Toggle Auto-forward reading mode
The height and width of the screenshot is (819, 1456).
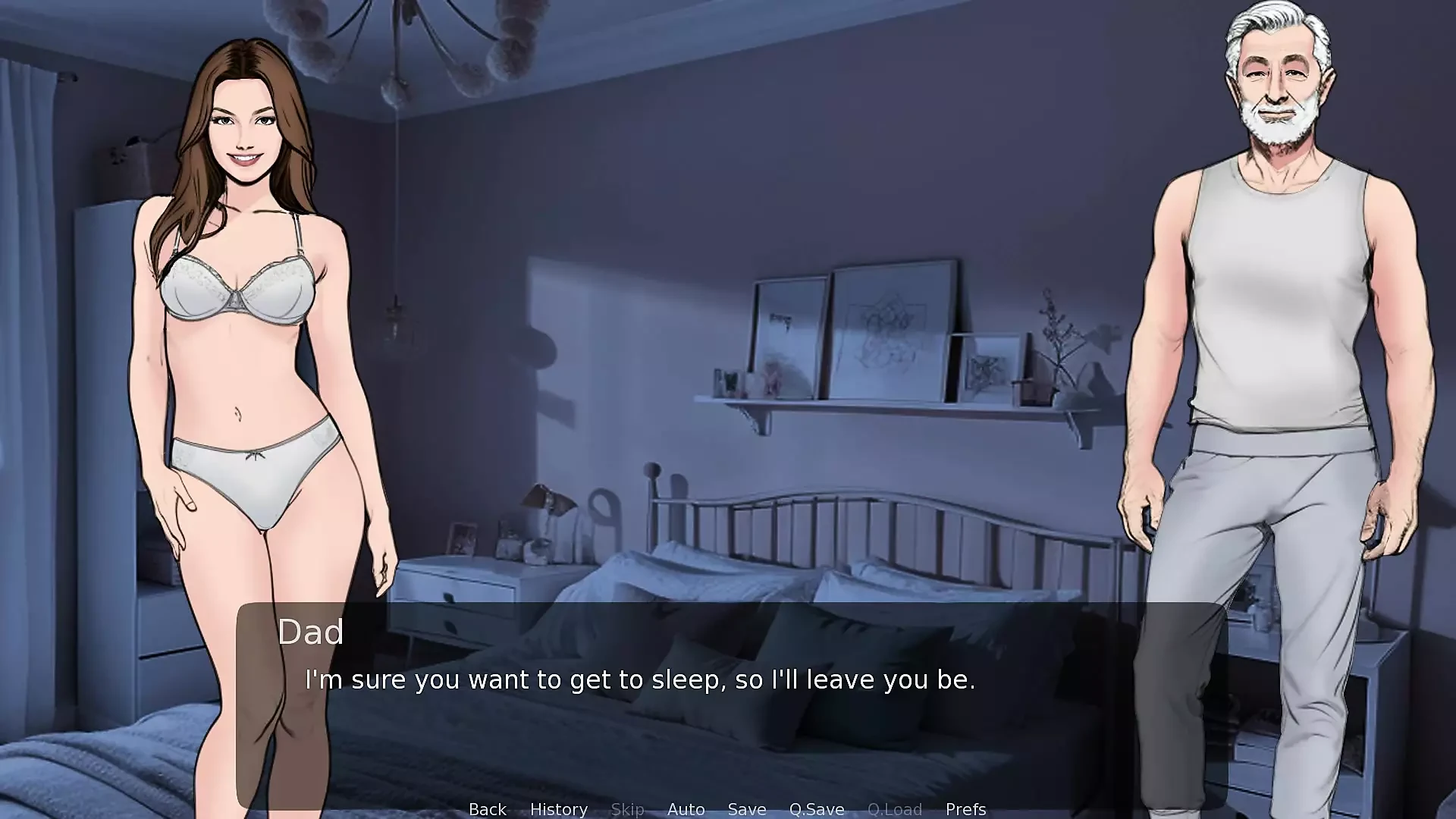click(686, 809)
